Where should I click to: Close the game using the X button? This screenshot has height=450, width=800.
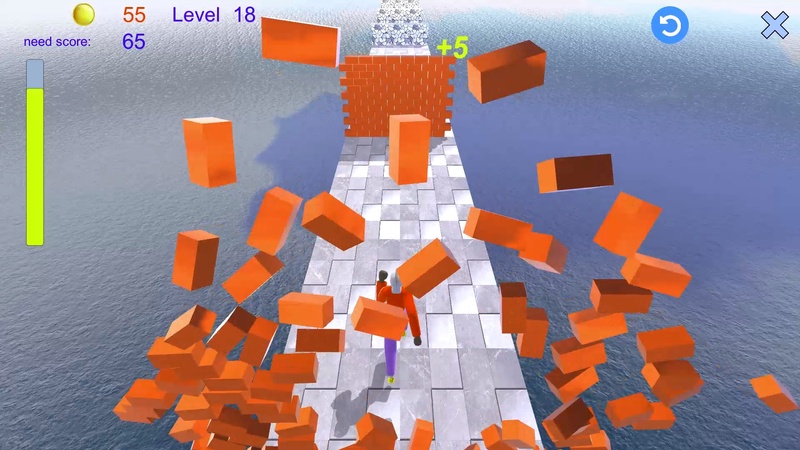coord(774,25)
